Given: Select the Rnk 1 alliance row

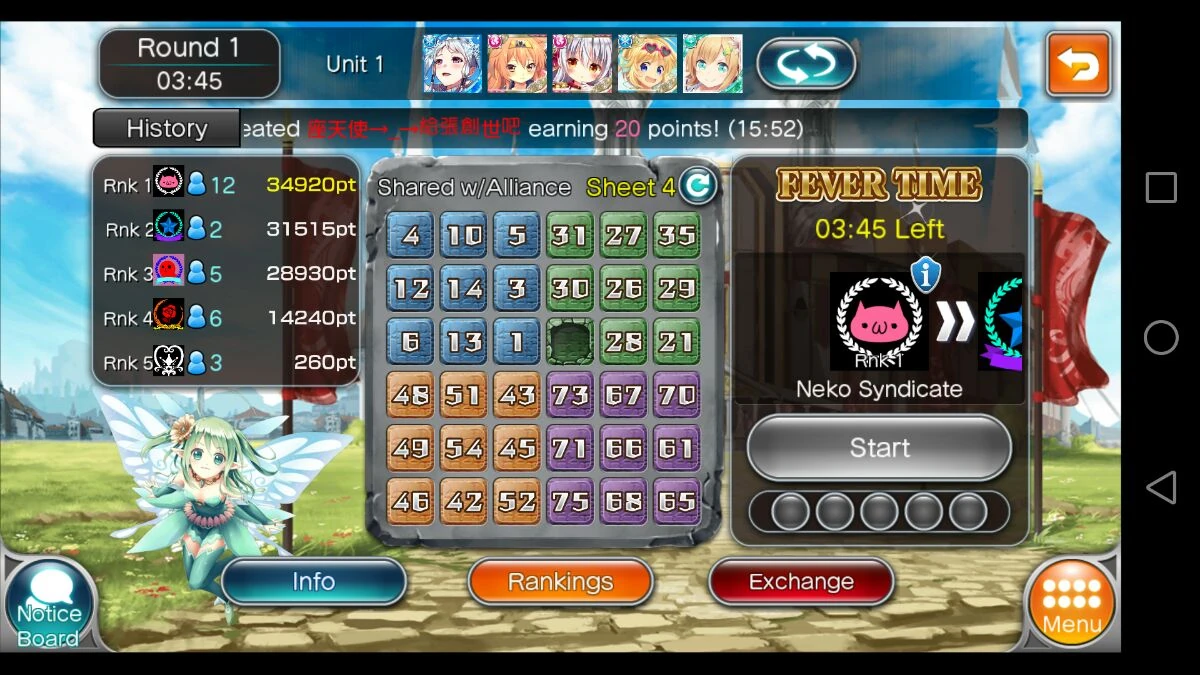Looking at the screenshot, I should click(228, 185).
